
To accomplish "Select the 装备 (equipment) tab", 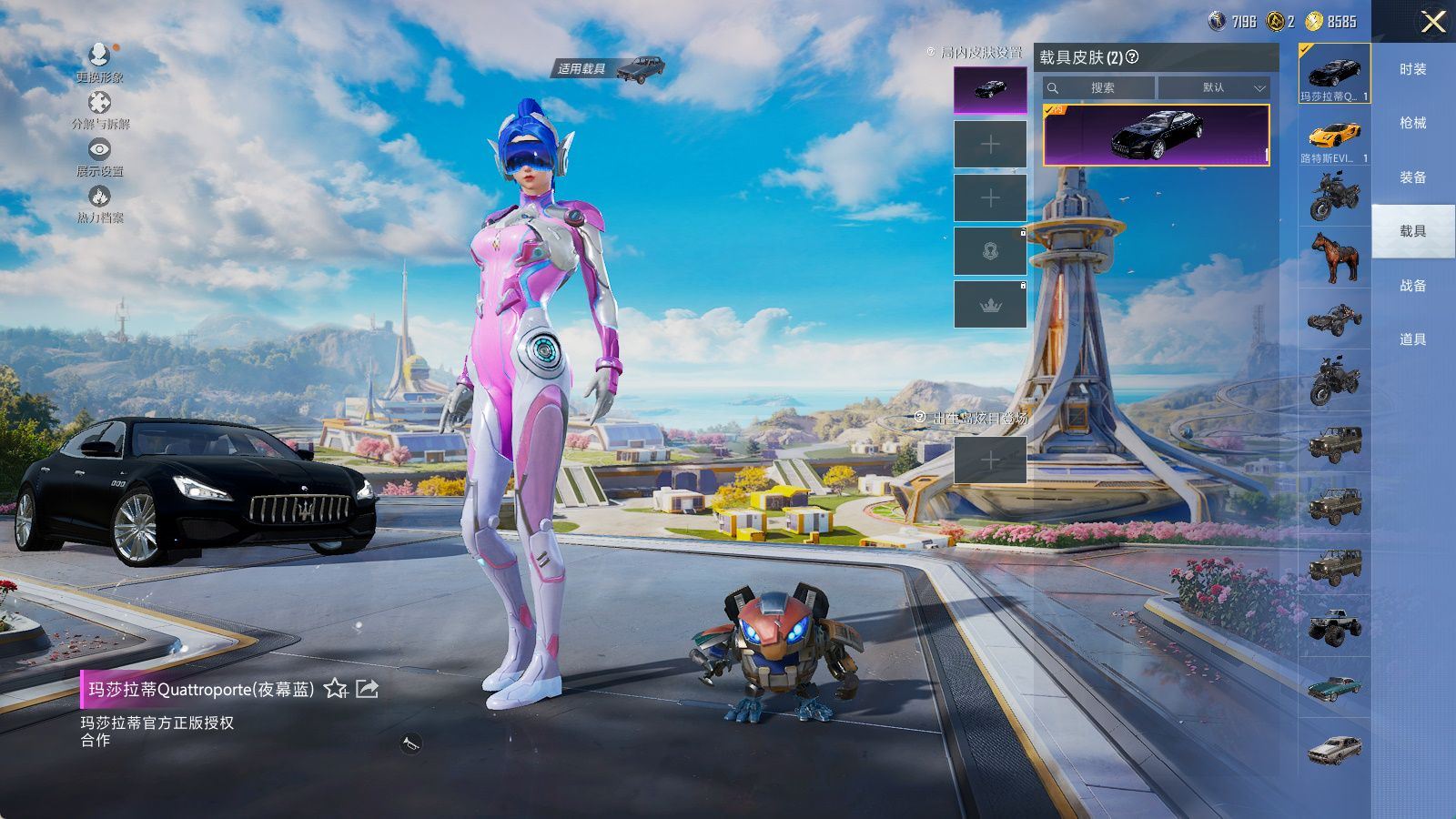I will [1412, 177].
